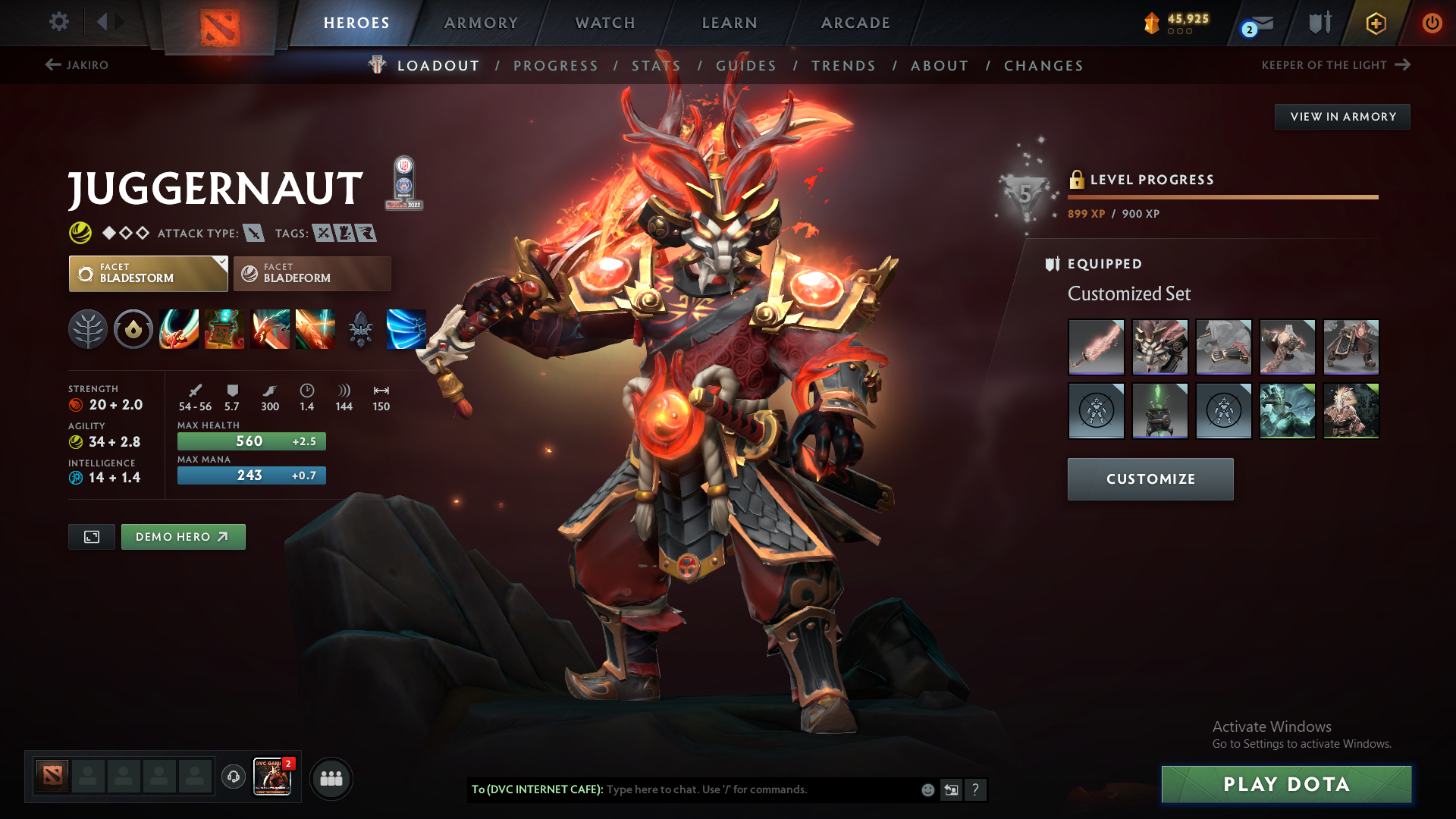Toggle the innate ability icon

point(133,329)
